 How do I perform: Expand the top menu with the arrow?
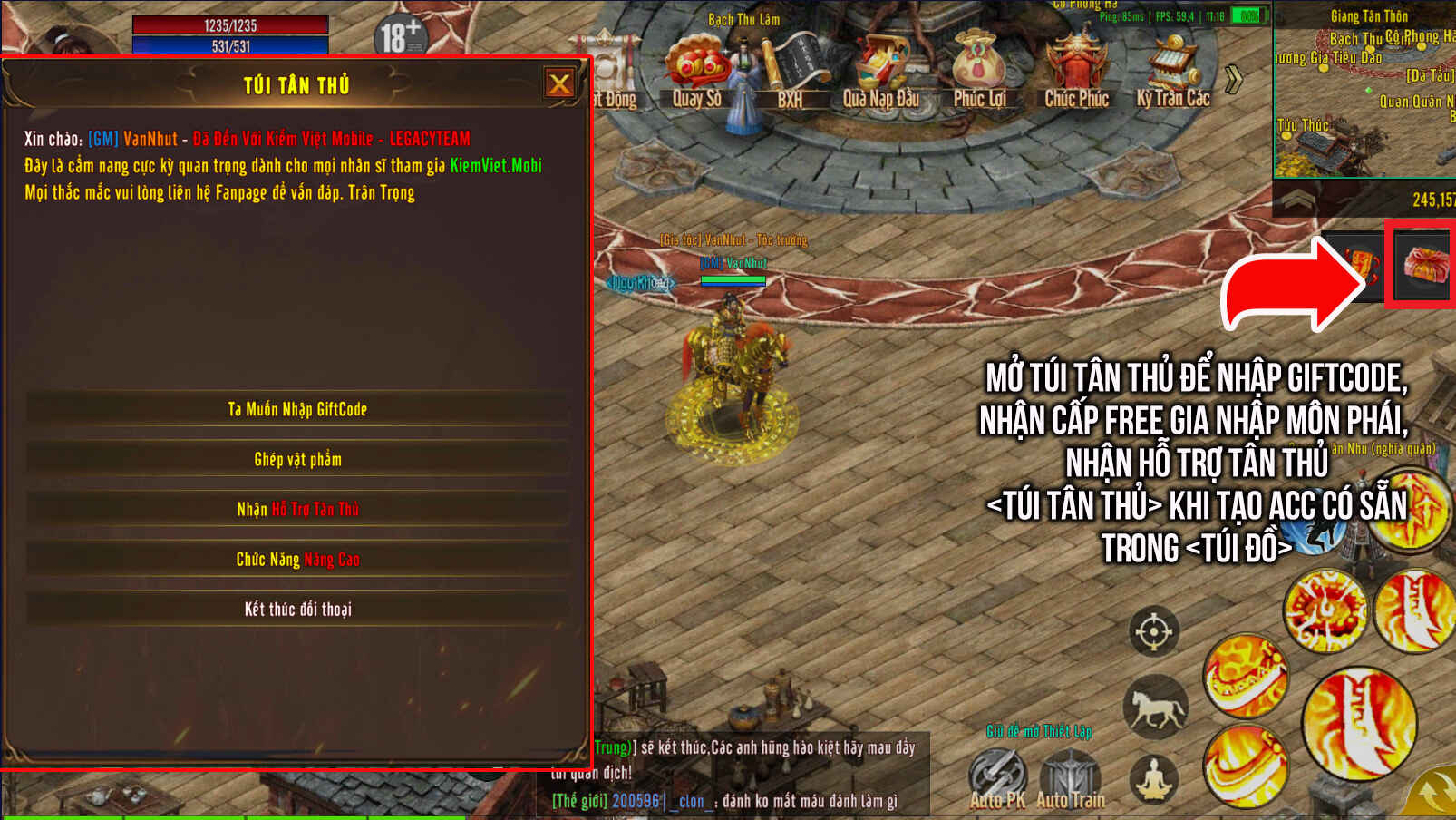tap(1233, 80)
